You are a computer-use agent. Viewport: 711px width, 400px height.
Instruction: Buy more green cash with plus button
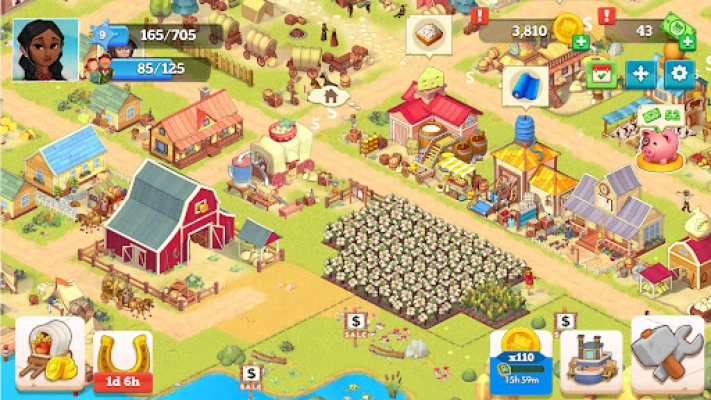coord(687,42)
